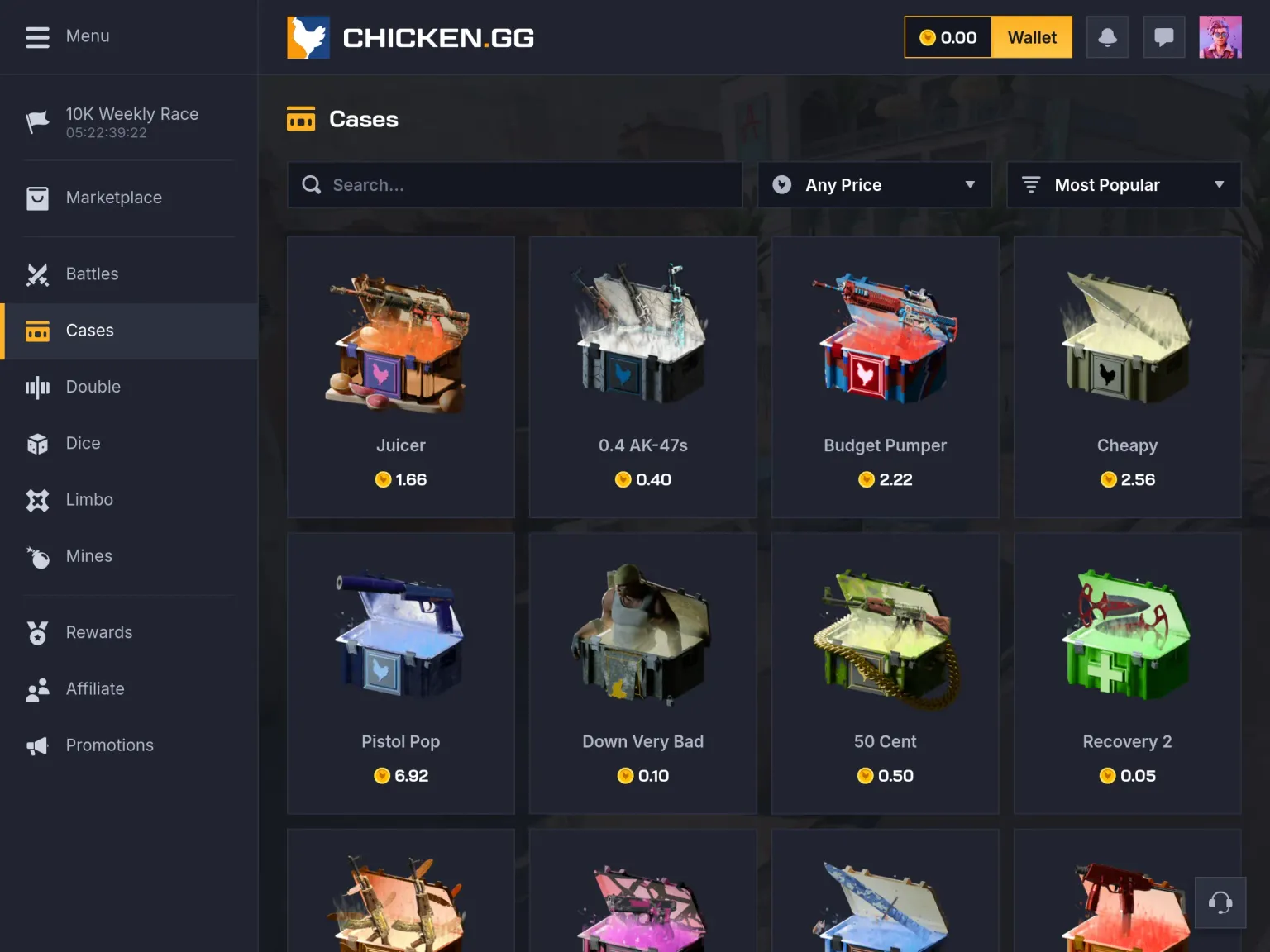Go to the Marketplace

pyautogui.click(x=113, y=198)
